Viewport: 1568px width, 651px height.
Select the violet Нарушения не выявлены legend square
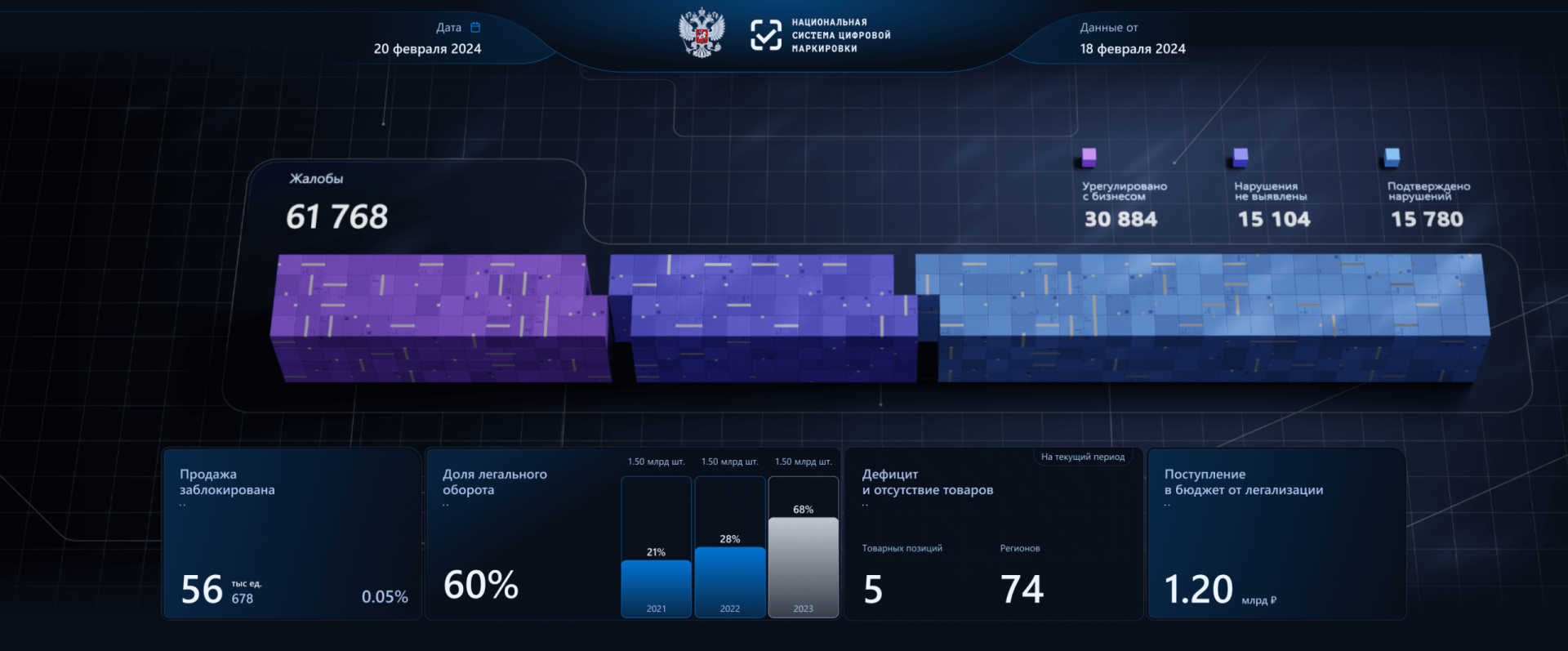click(x=1241, y=156)
